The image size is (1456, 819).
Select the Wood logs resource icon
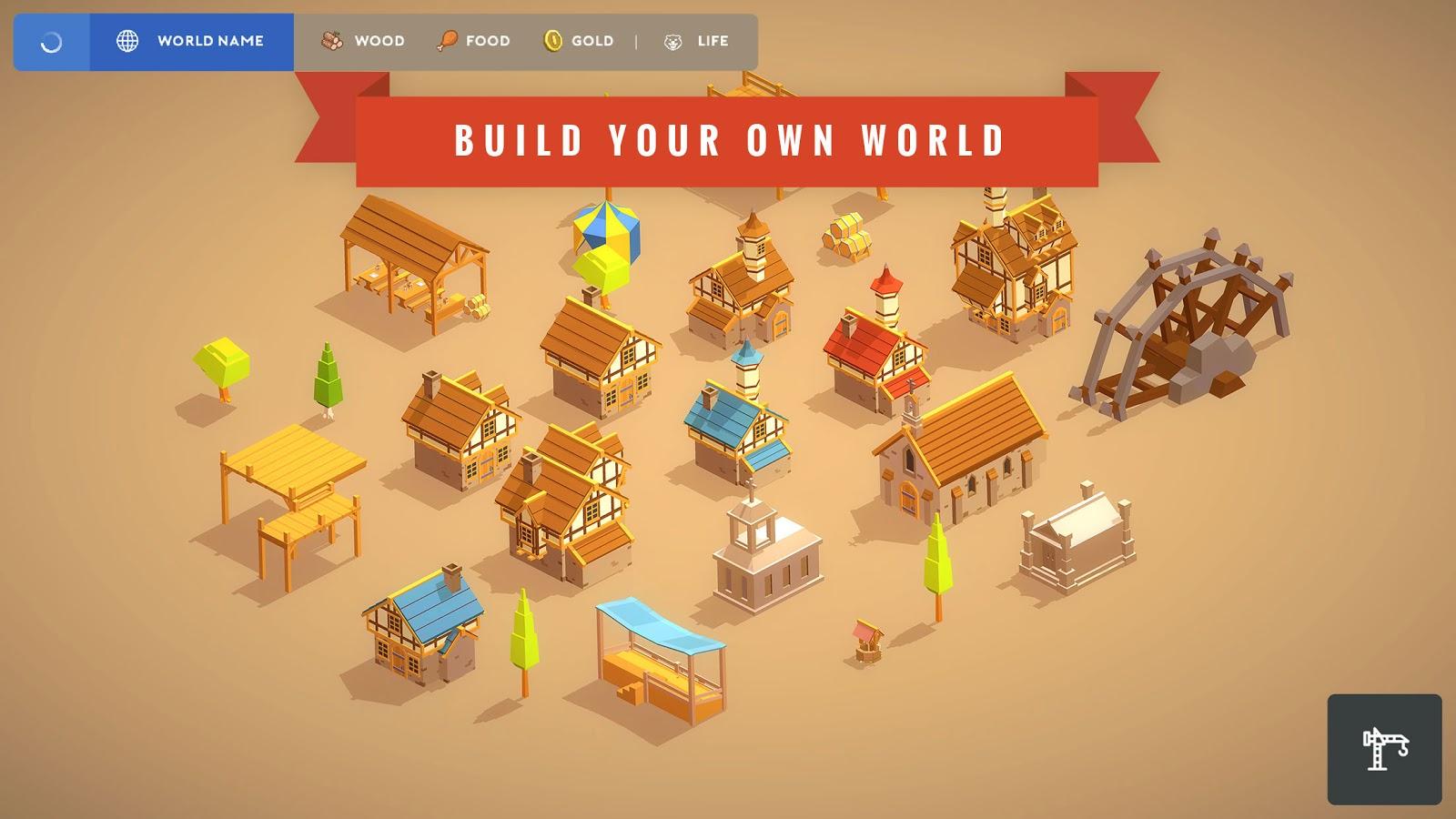click(x=330, y=40)
